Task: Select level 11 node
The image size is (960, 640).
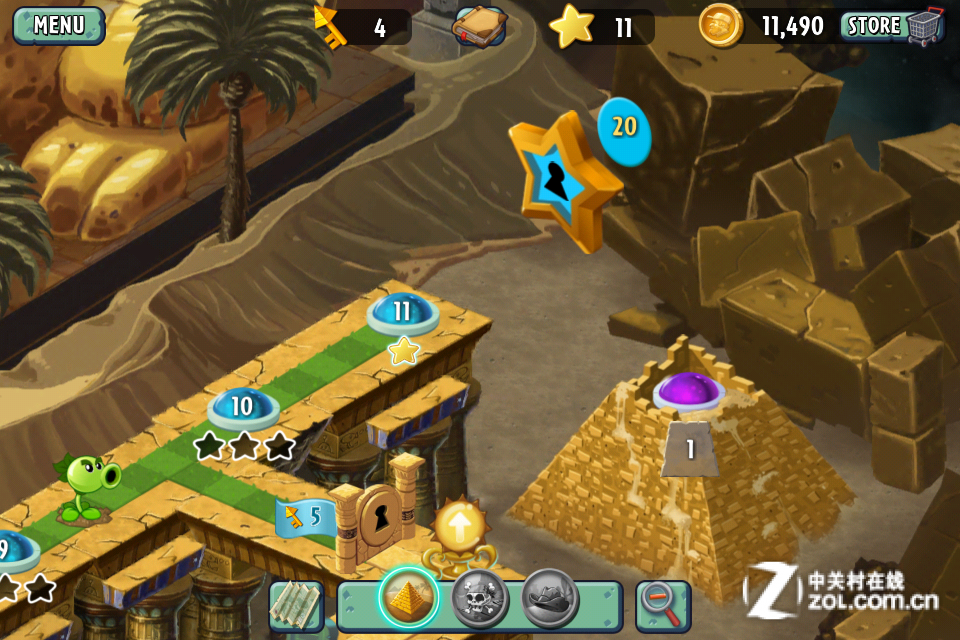Action: point(402,312)
